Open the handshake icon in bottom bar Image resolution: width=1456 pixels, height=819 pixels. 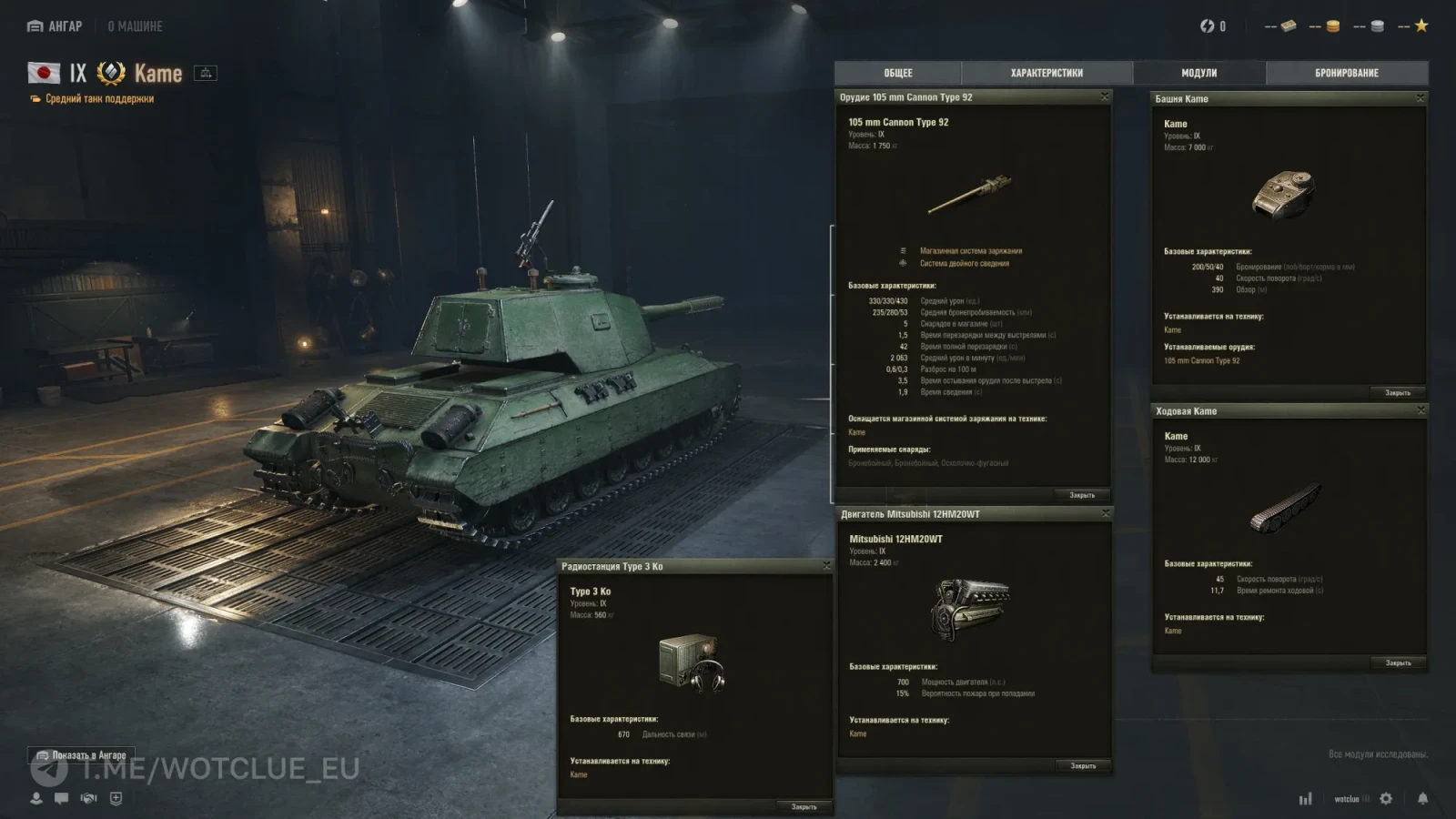(x=88, y=798)
